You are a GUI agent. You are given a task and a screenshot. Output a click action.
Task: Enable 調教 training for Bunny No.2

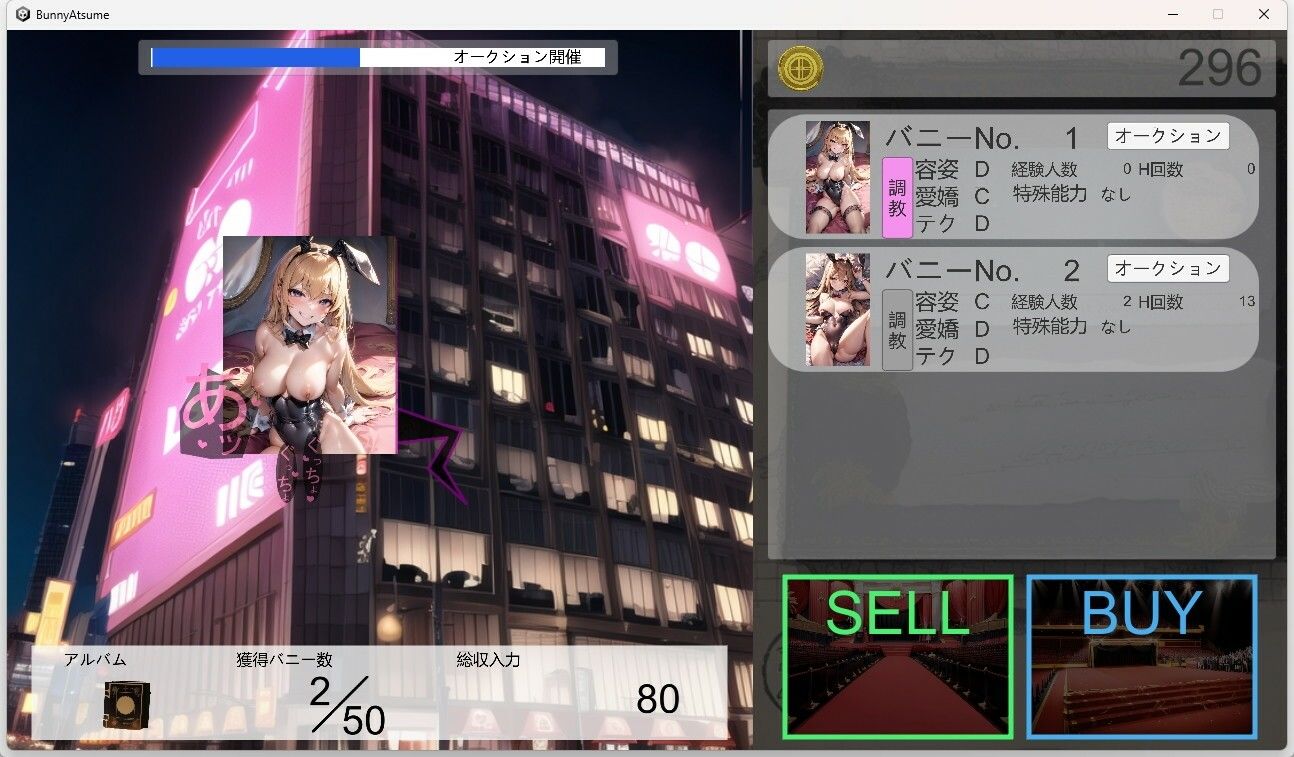[x=895, y=329]
